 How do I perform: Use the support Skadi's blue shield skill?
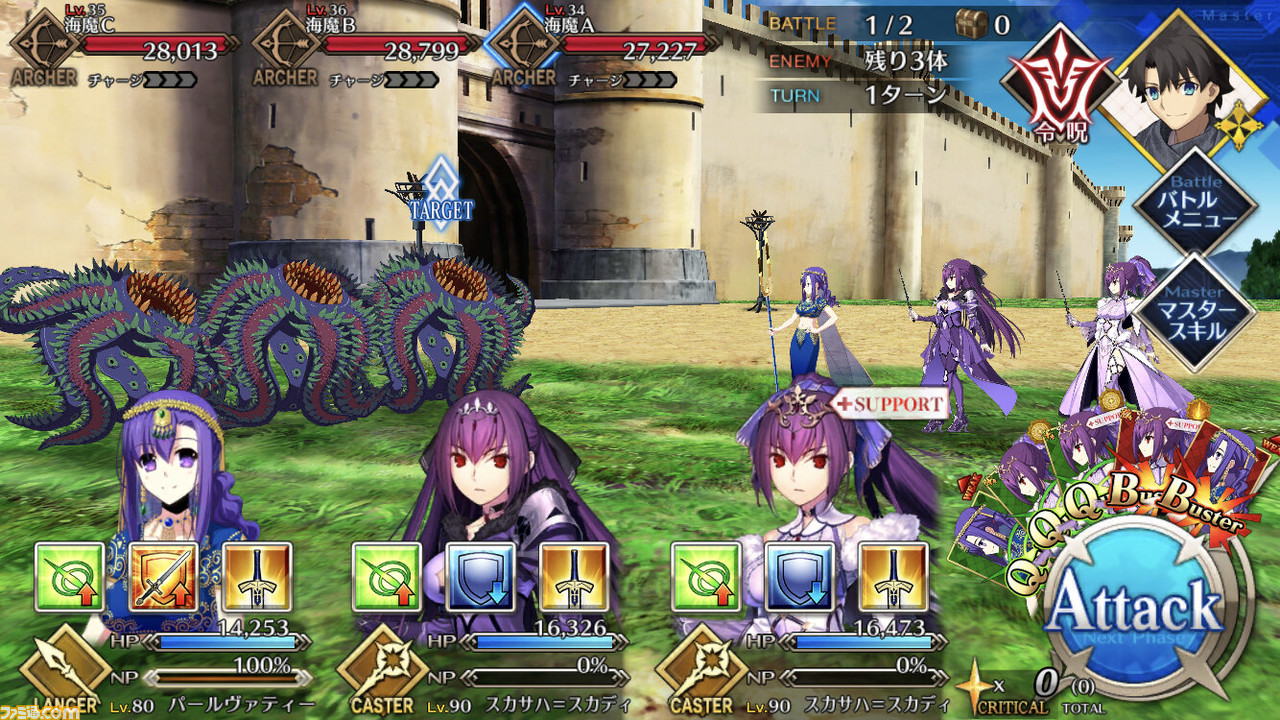pos(799,577)
